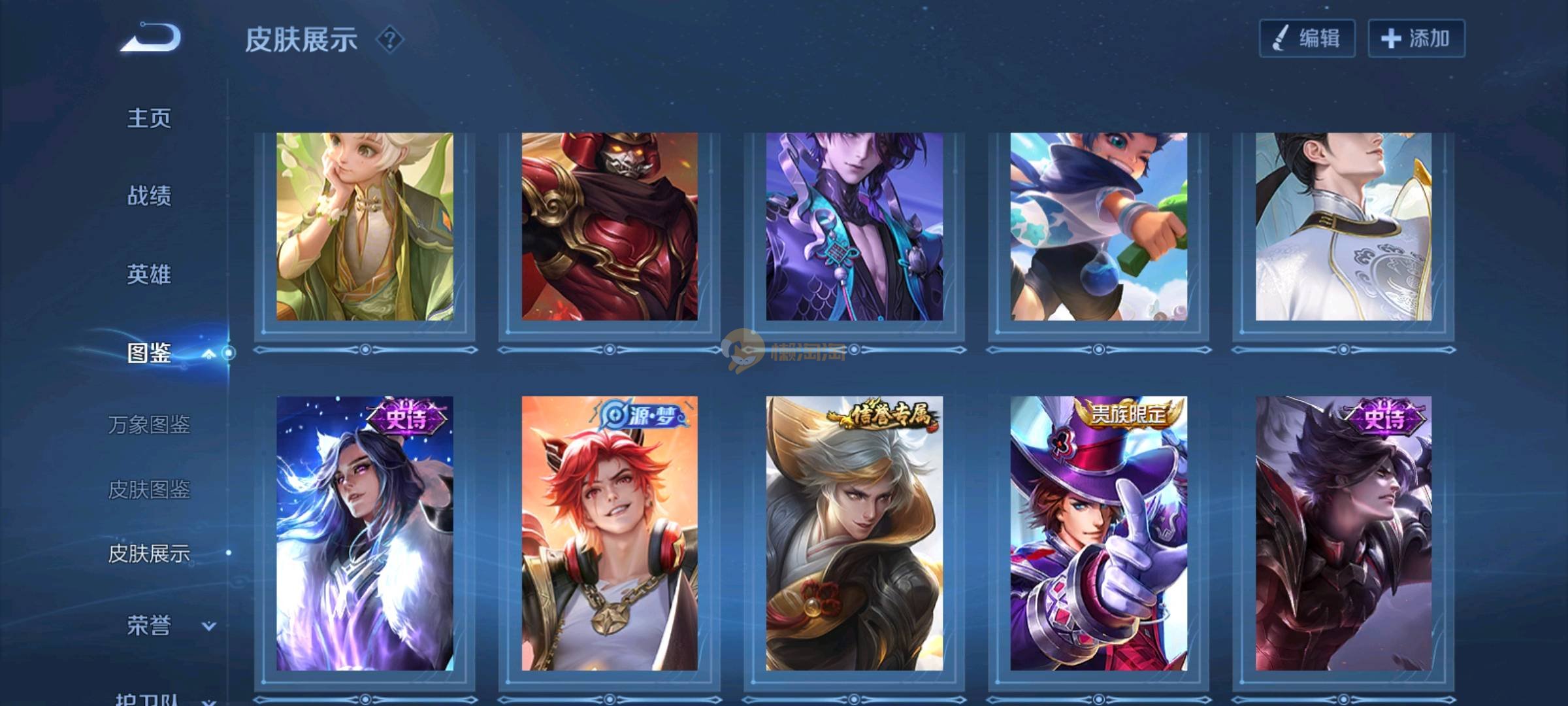Open the 战绩 tab

[x=149, y=195]
